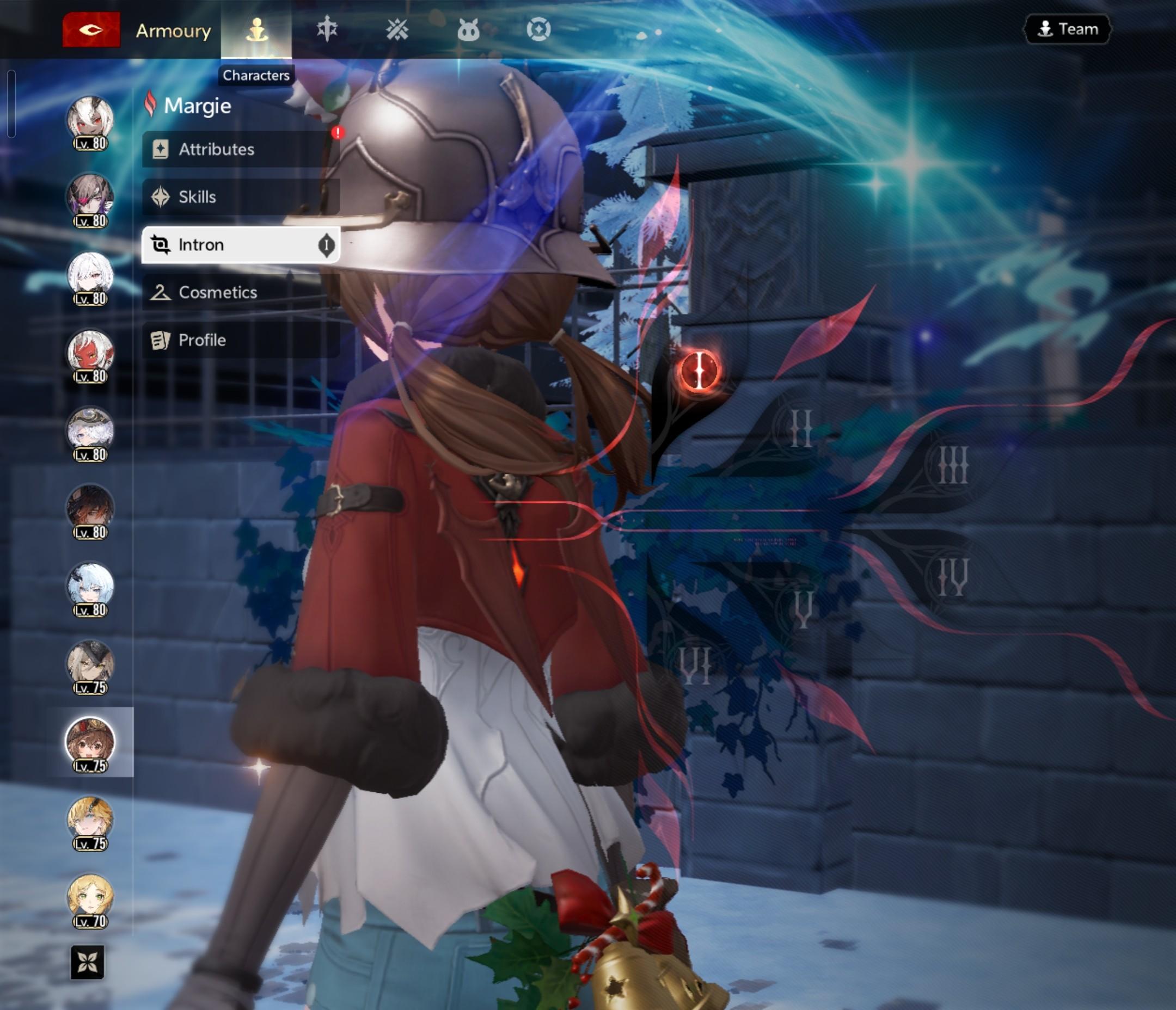This screenshot has height=1010, width=1176.
Task: Select the crossed-blades tab
Action: click(x=397, y=29)
